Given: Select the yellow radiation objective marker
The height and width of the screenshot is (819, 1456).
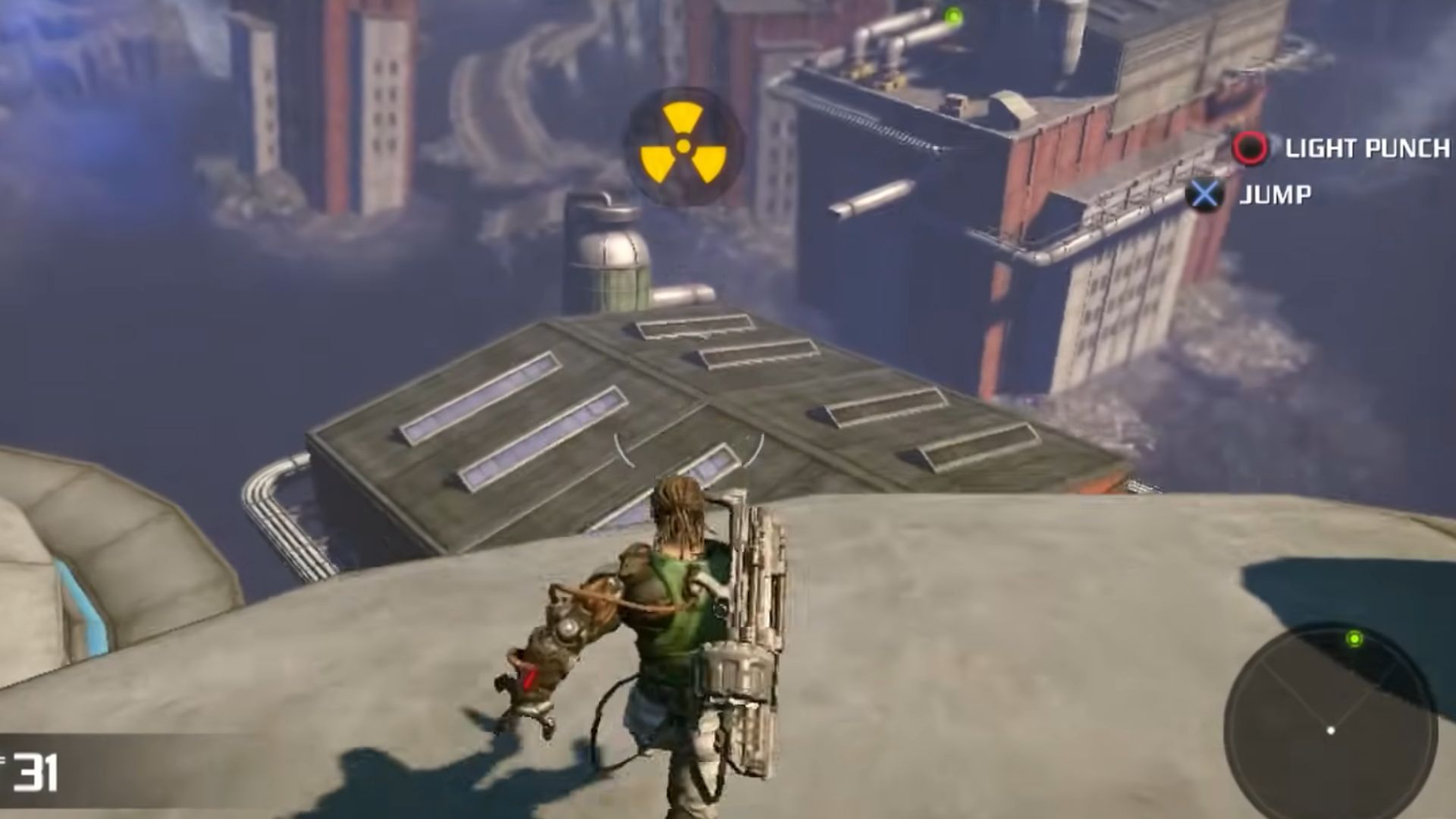Looking at the screenshot, I should [683, 146].
